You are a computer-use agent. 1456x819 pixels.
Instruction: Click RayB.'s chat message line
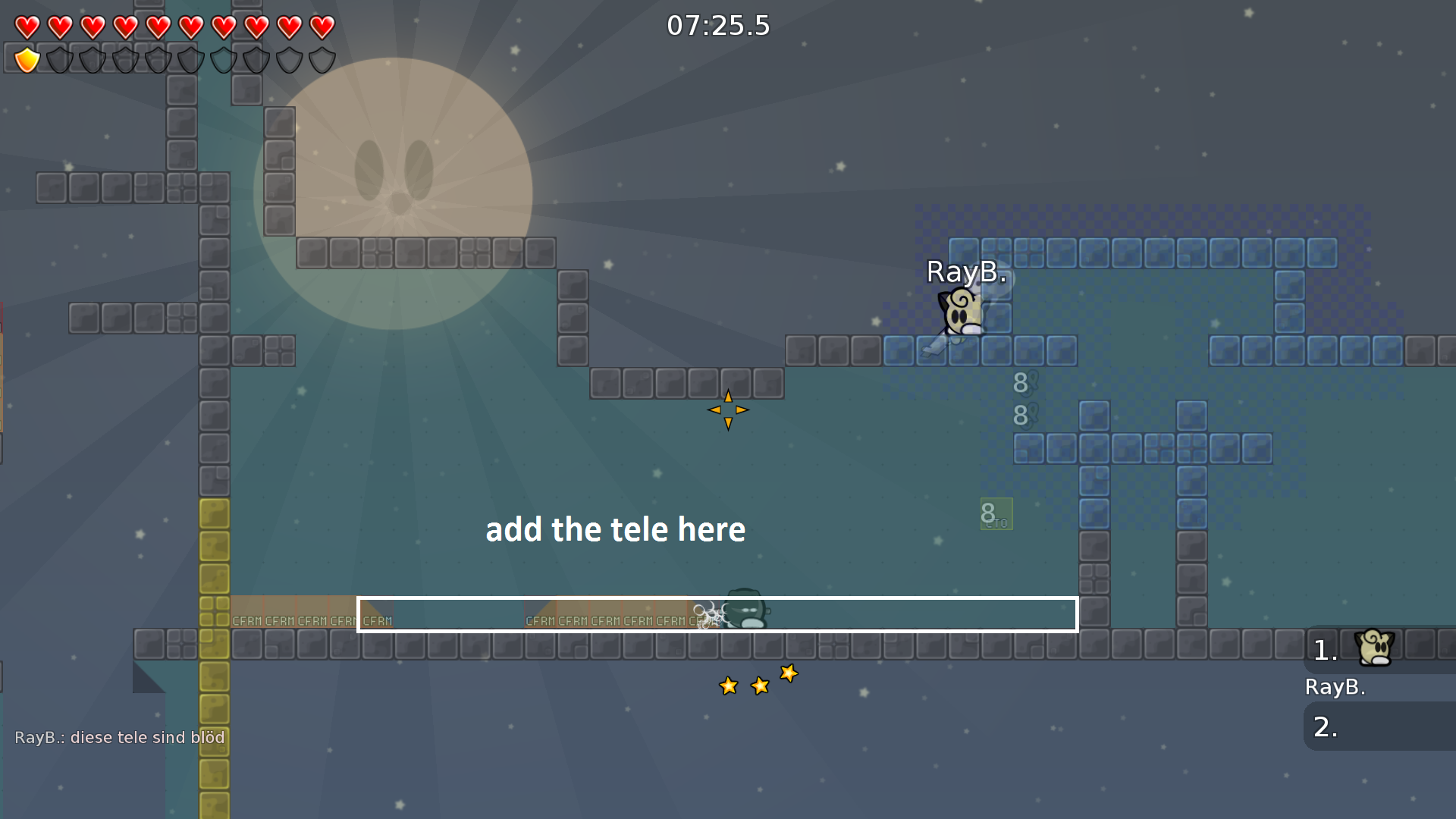tap(120, 737)
